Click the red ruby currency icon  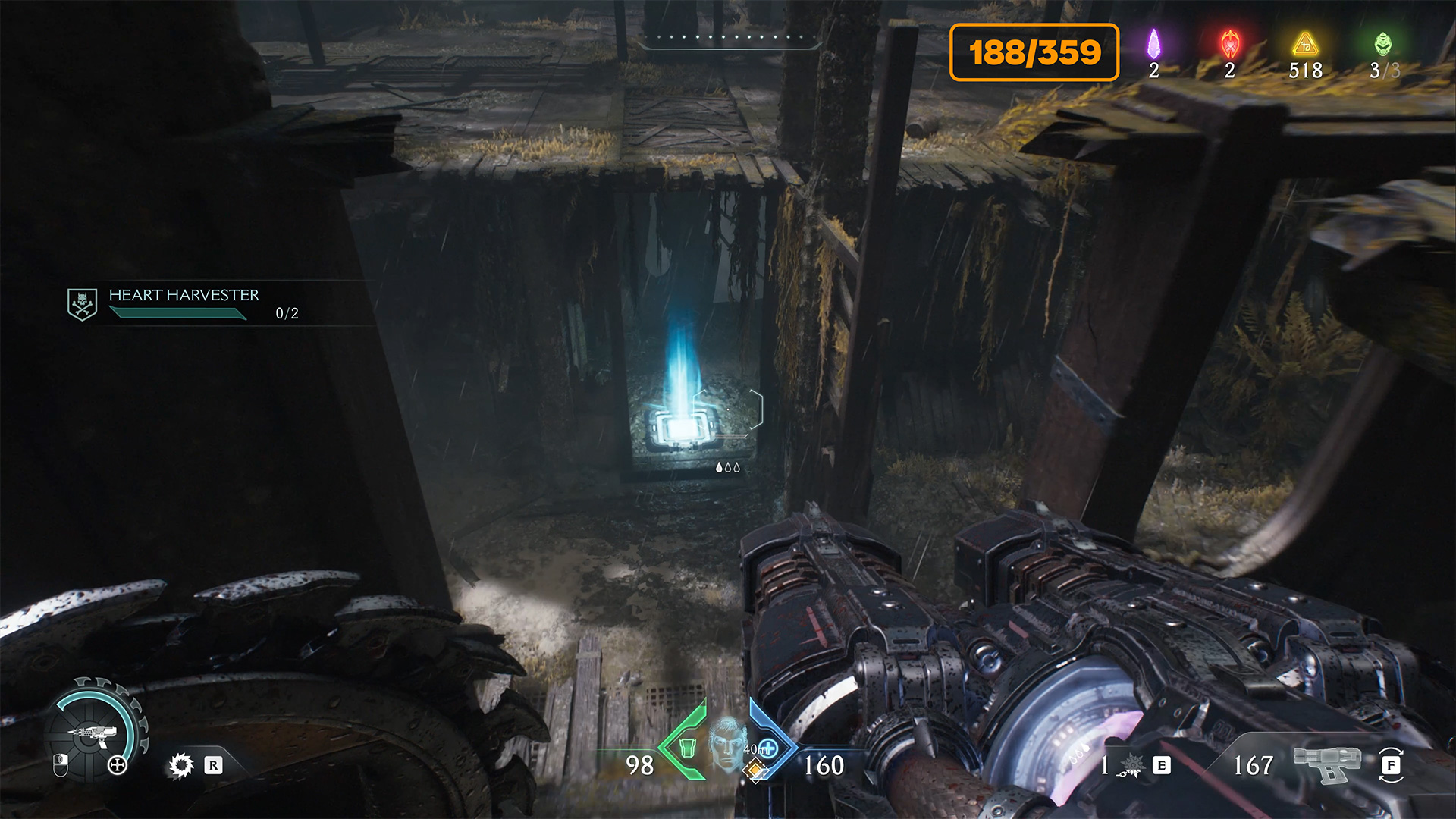(1229, 45)
